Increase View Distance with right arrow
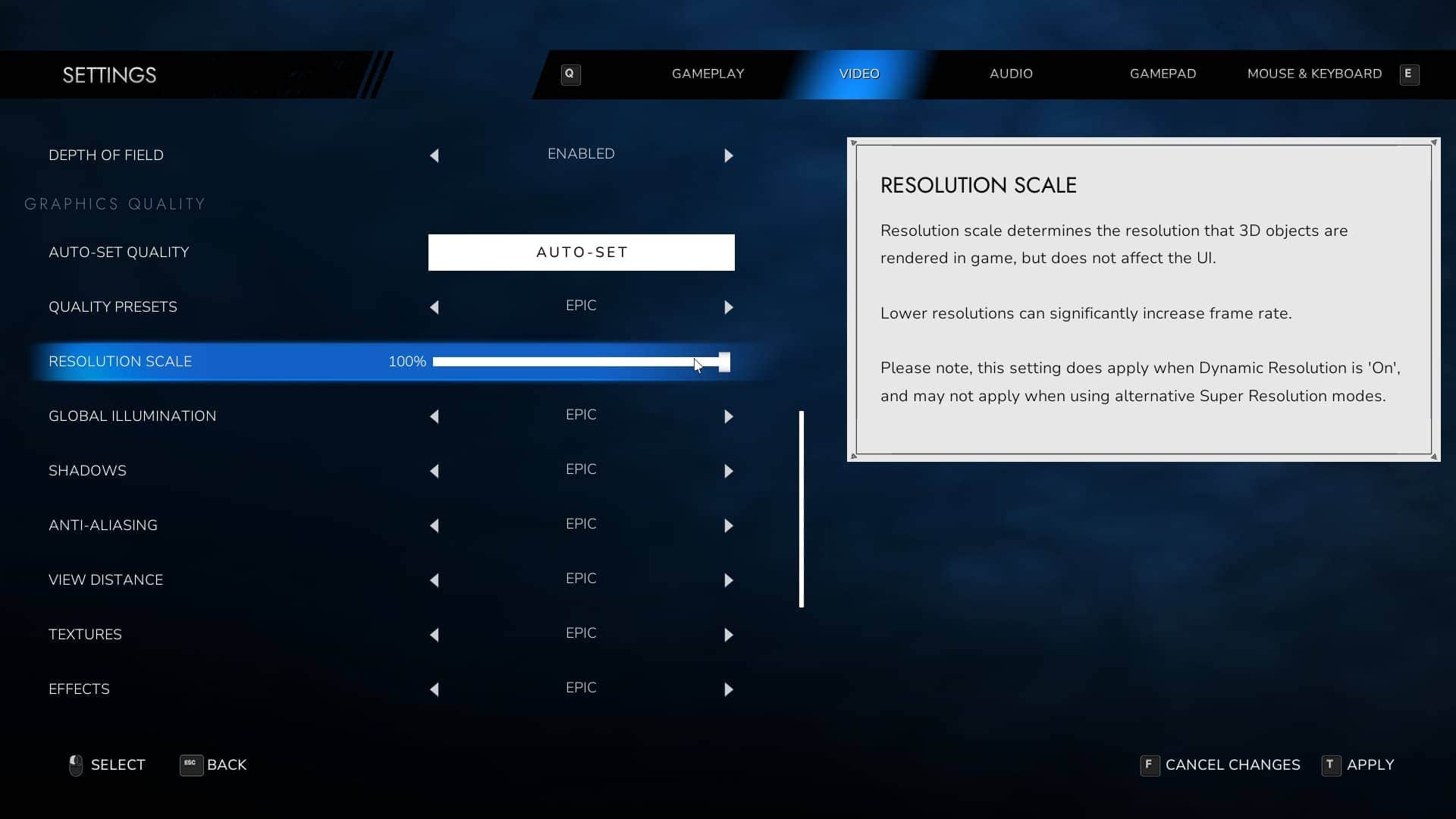 coord(729,580)
